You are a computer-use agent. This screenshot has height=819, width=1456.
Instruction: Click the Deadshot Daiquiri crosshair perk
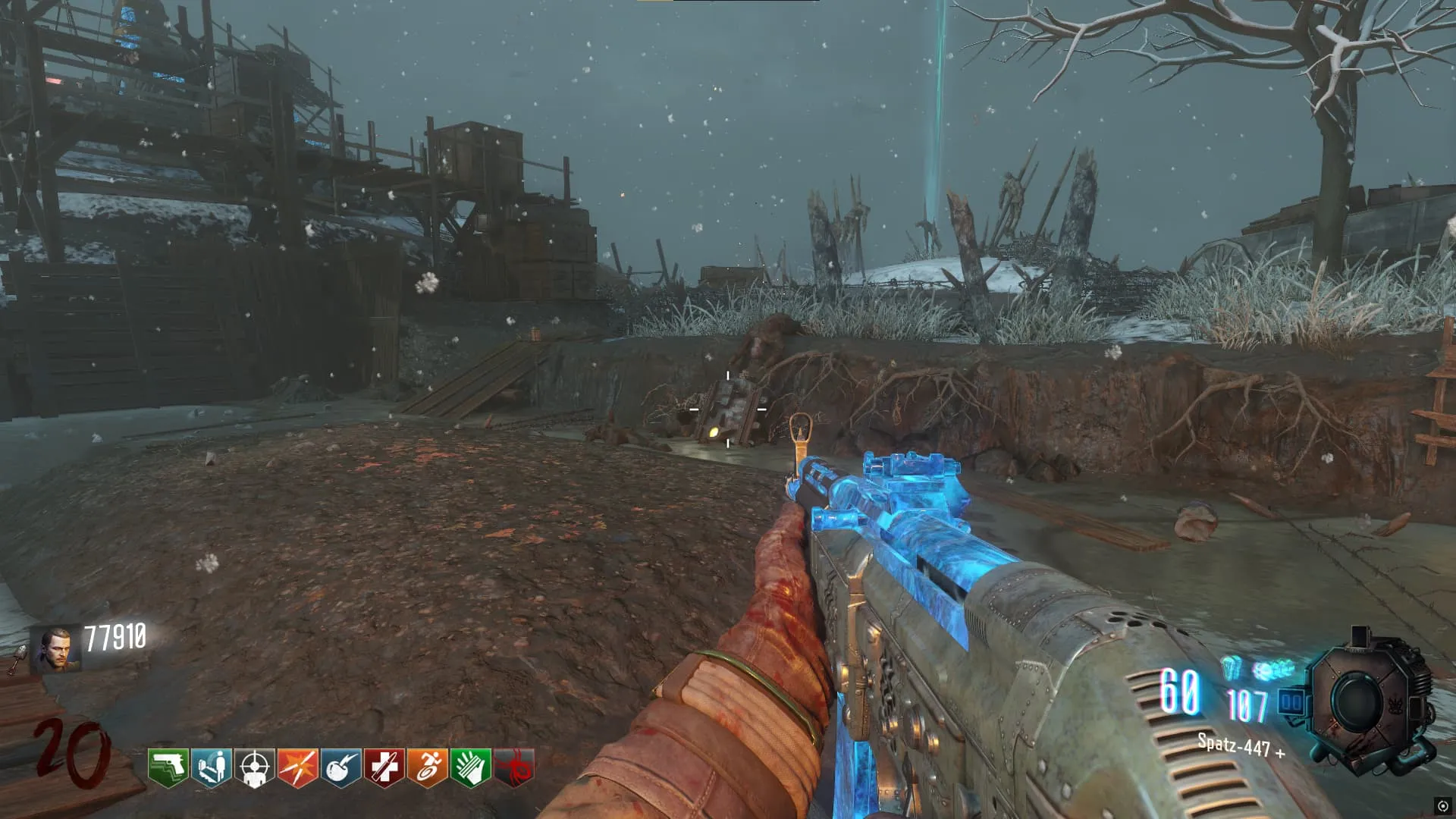coord(254,767)
